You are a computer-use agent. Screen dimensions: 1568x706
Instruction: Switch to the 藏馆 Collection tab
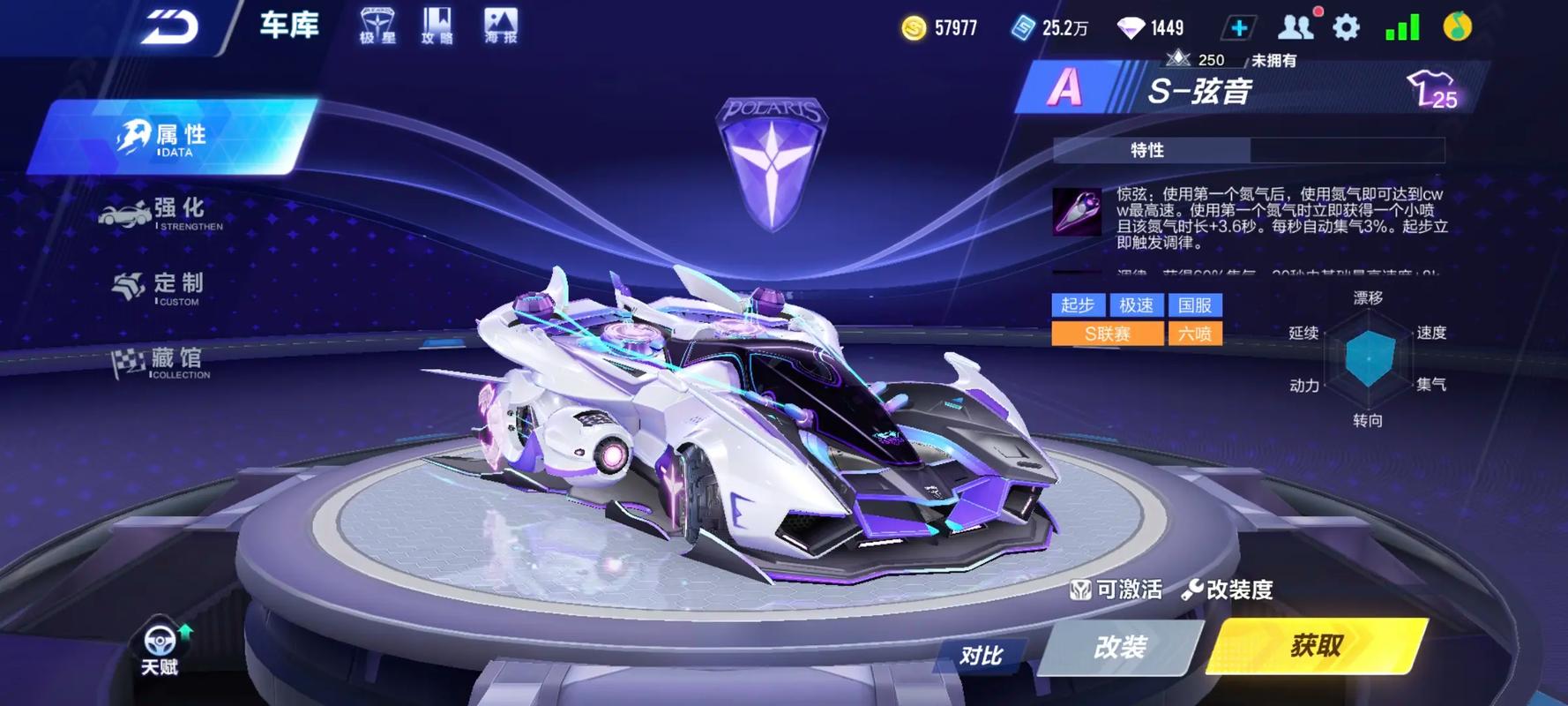[168, 362]
